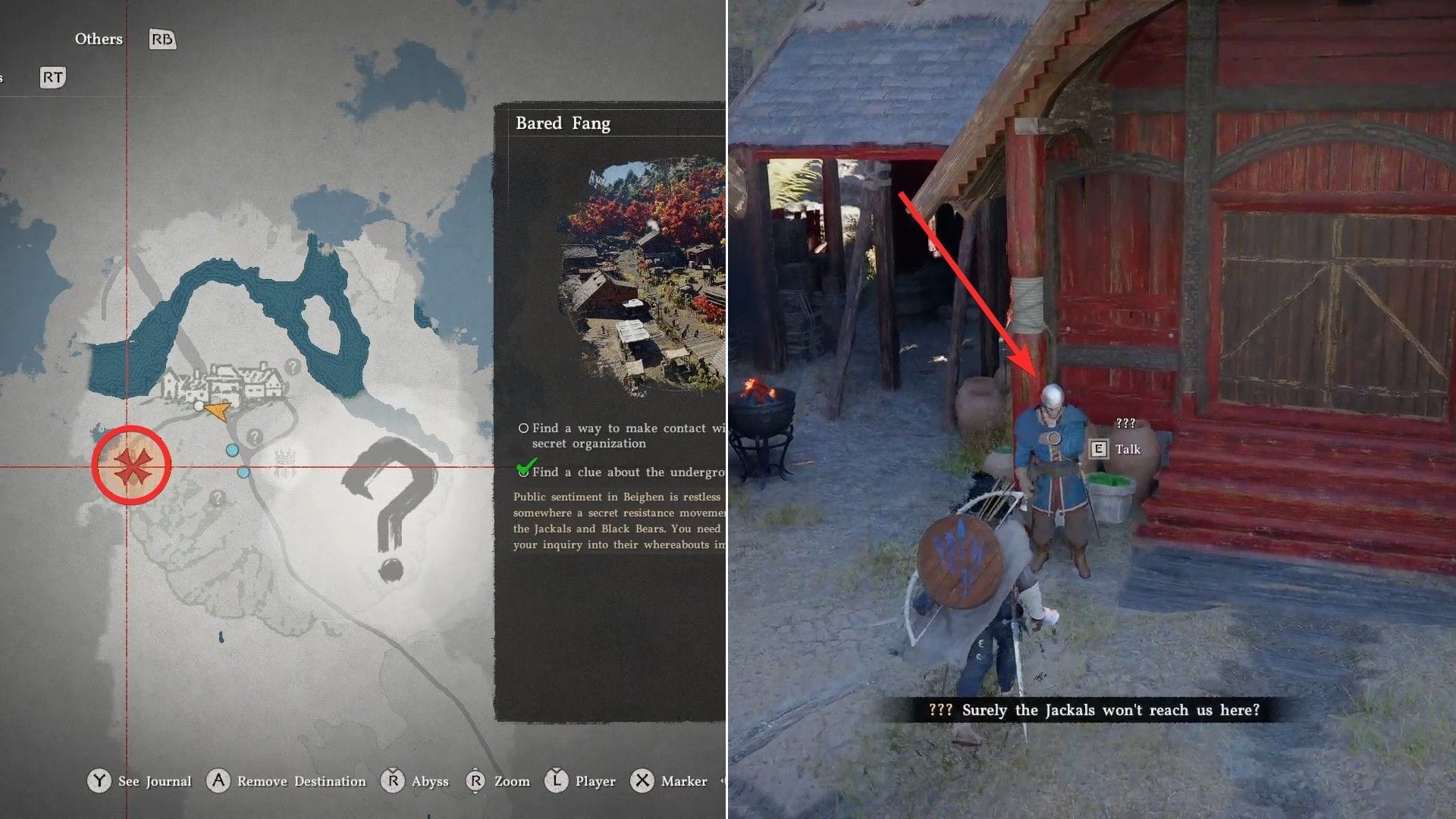The image size is (1456, 819).
Task: Click the Bared Fang quest village thumbnail
Action: pyautogui.click(x=643, y=276)
